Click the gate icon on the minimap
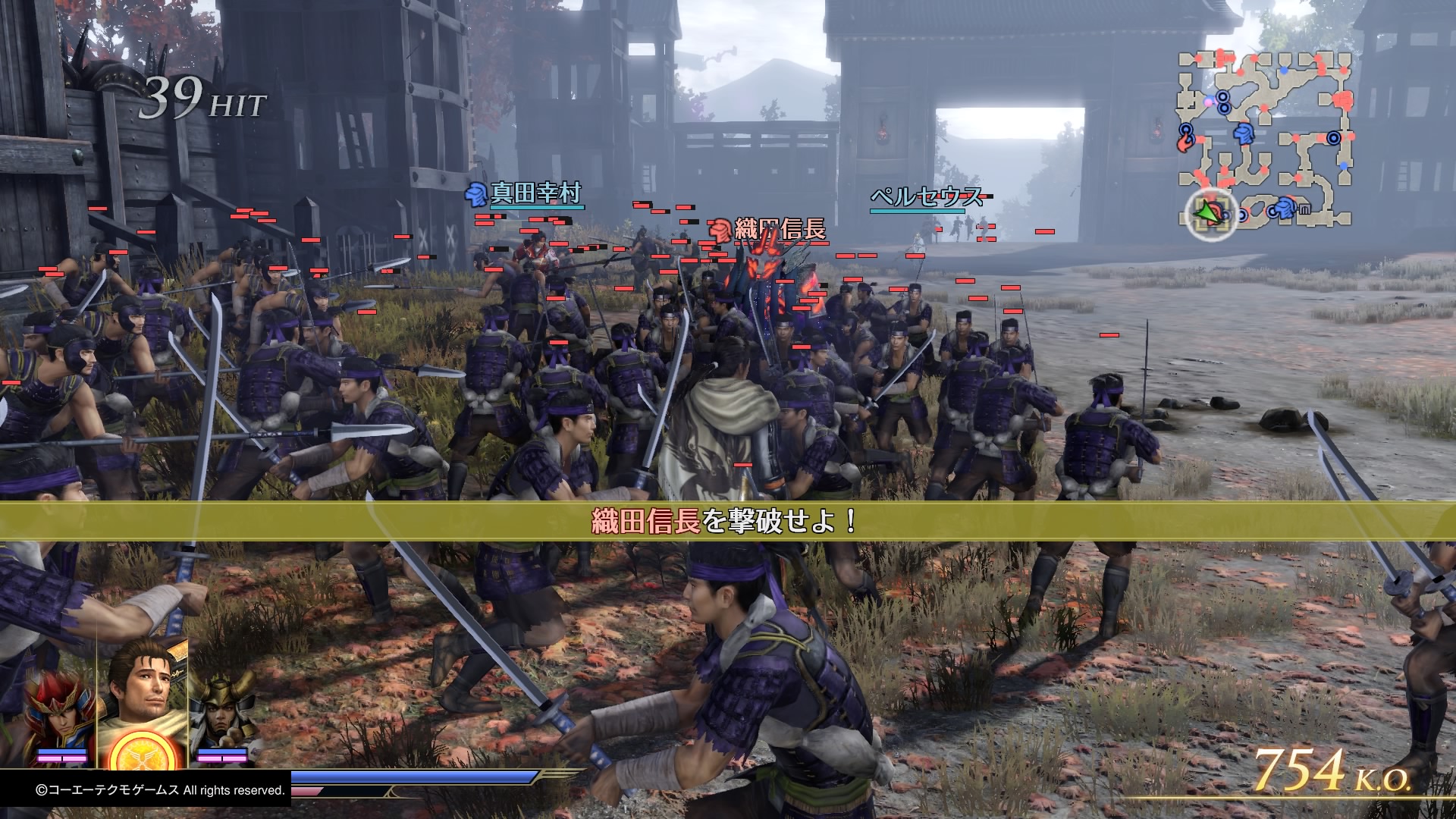 tap(1304, 208)
